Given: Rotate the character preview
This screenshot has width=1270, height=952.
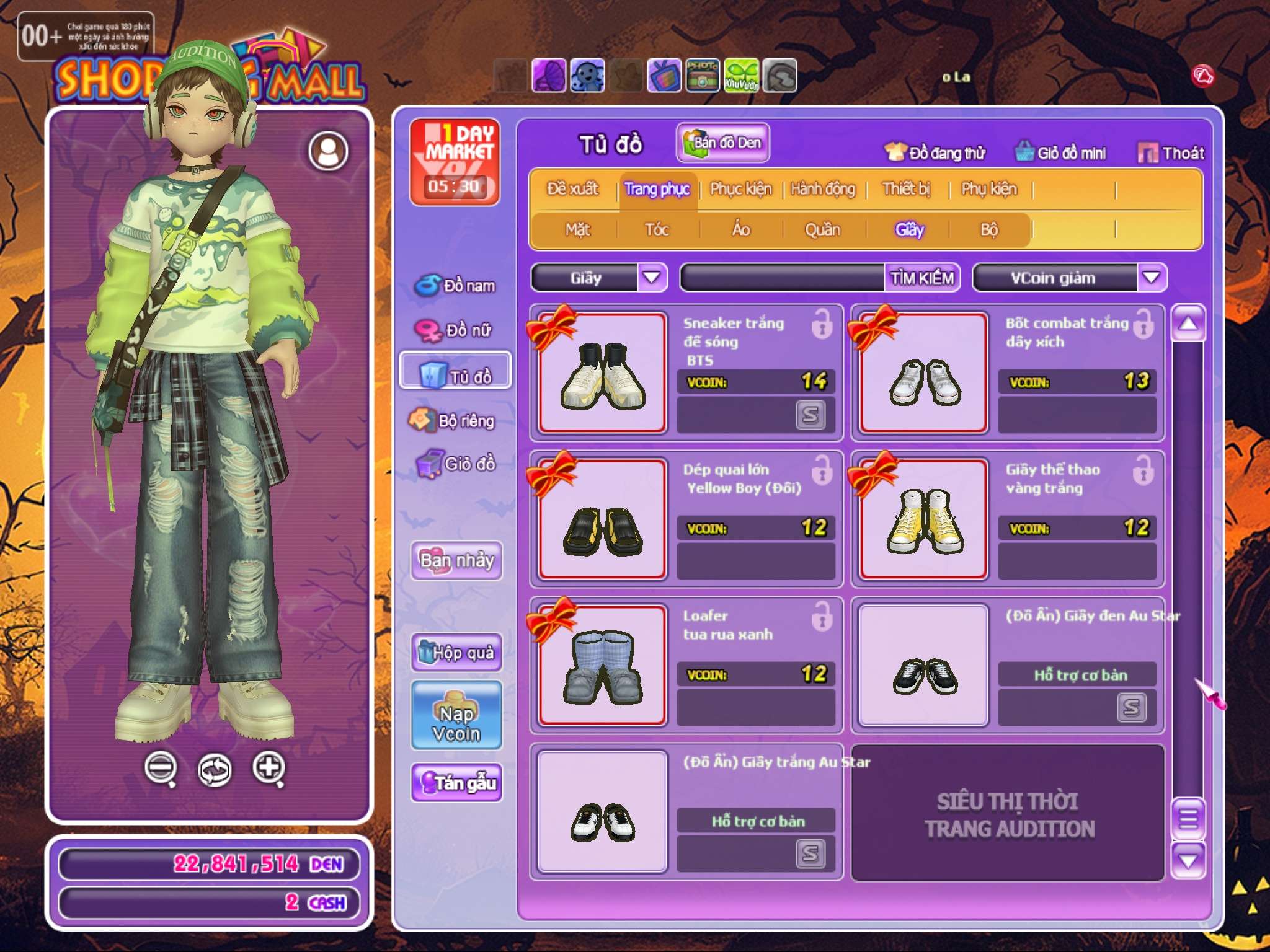Looking at the screenshot, I should pos(215,770).
